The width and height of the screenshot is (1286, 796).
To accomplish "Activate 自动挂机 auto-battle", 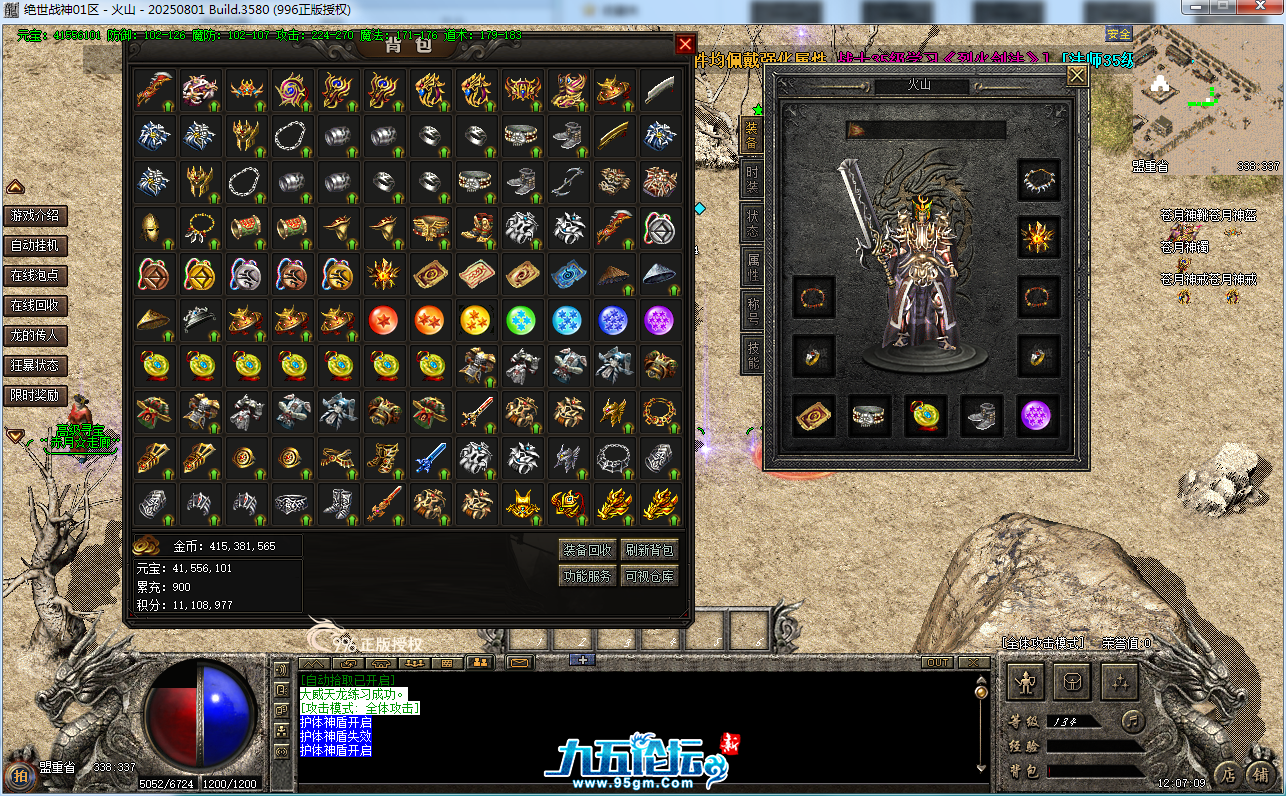I will [35, 246].
